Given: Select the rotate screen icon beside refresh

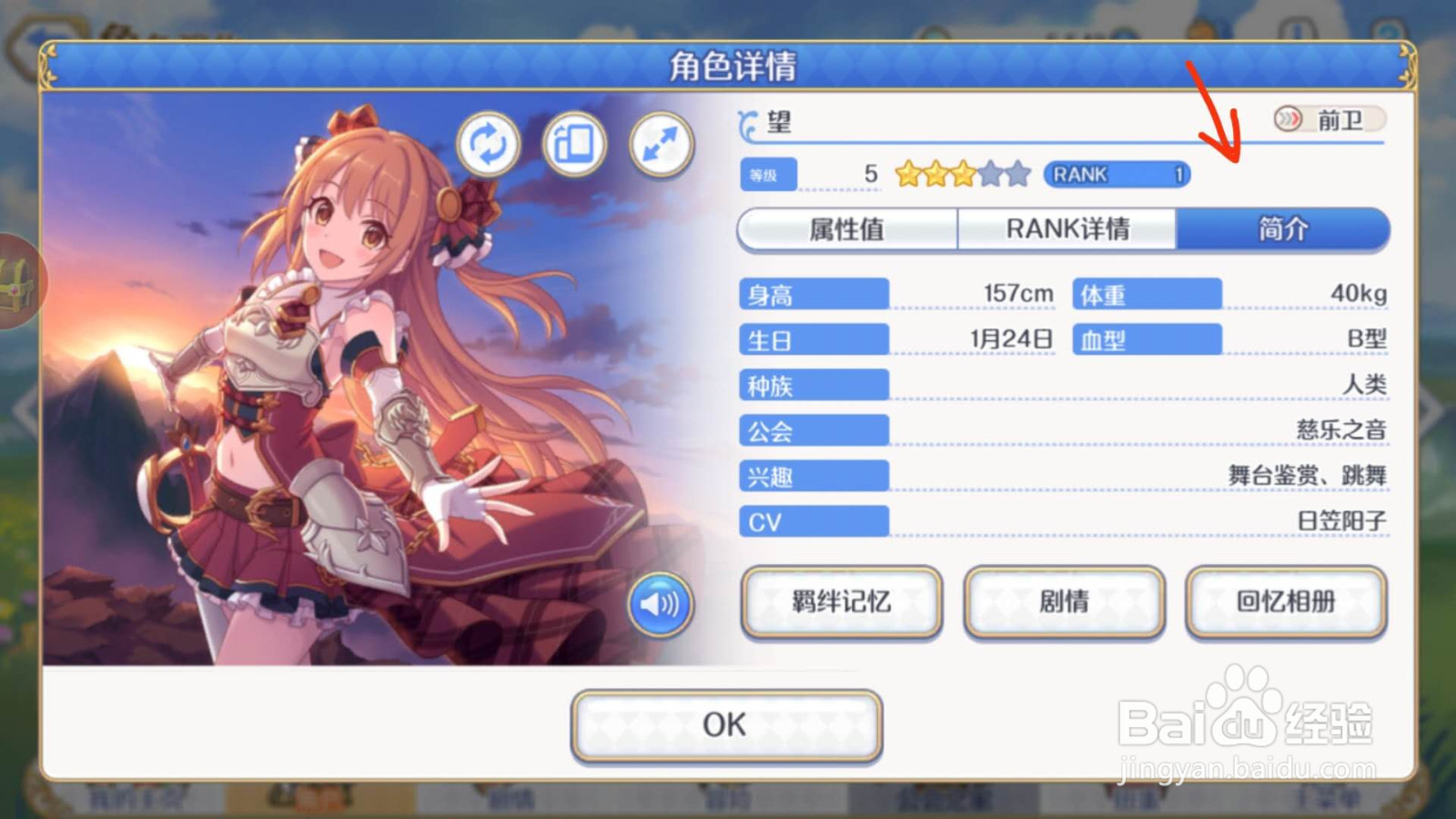Looking at the screenshot, I should pos(573,144).
